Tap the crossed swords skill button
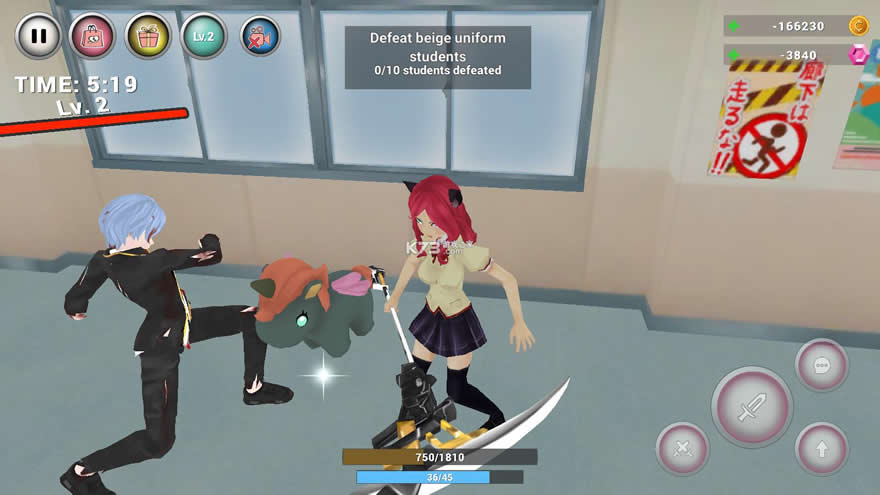 coord(683,449)
